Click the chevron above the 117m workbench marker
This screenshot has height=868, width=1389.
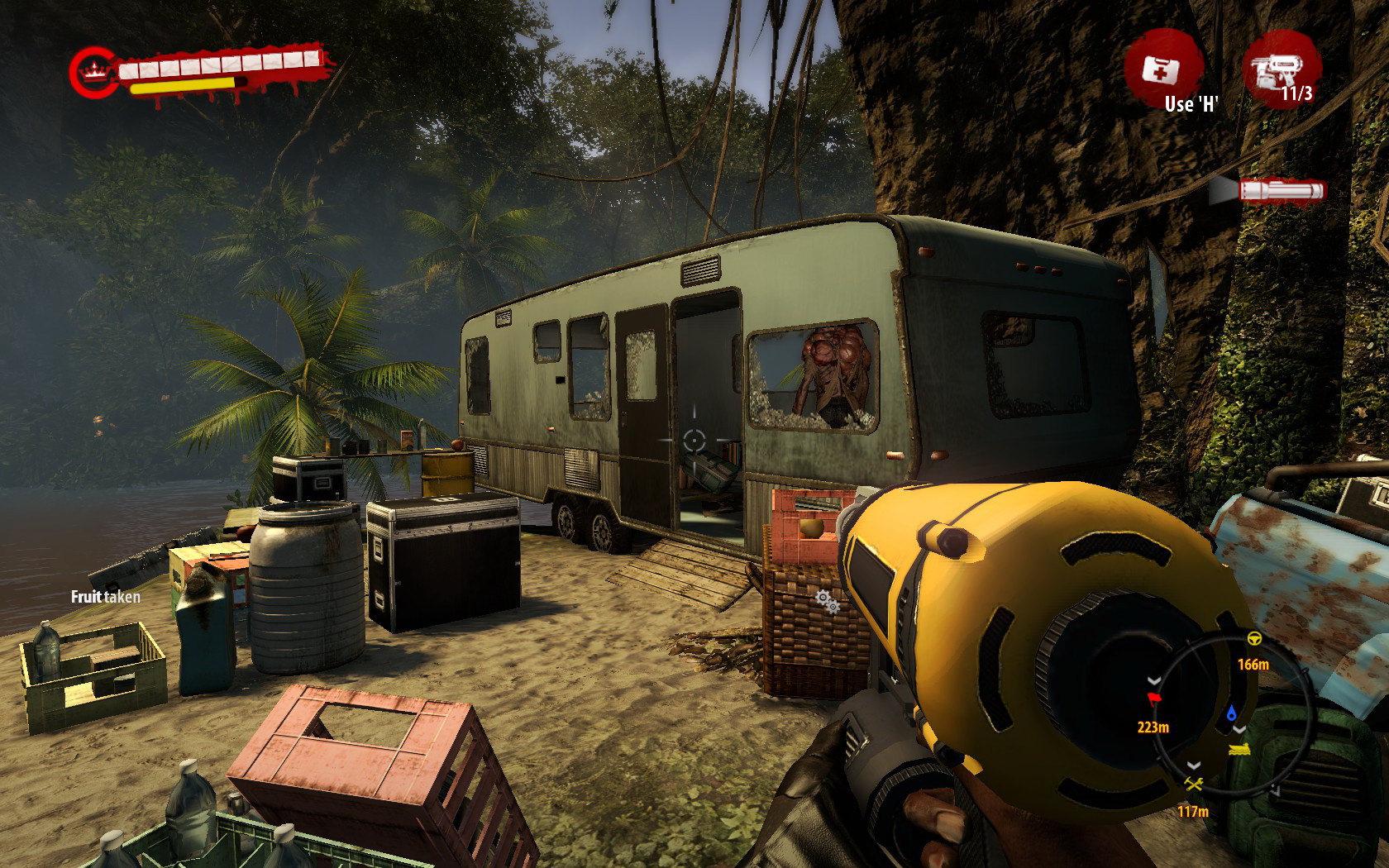[x=1193, y=766]
